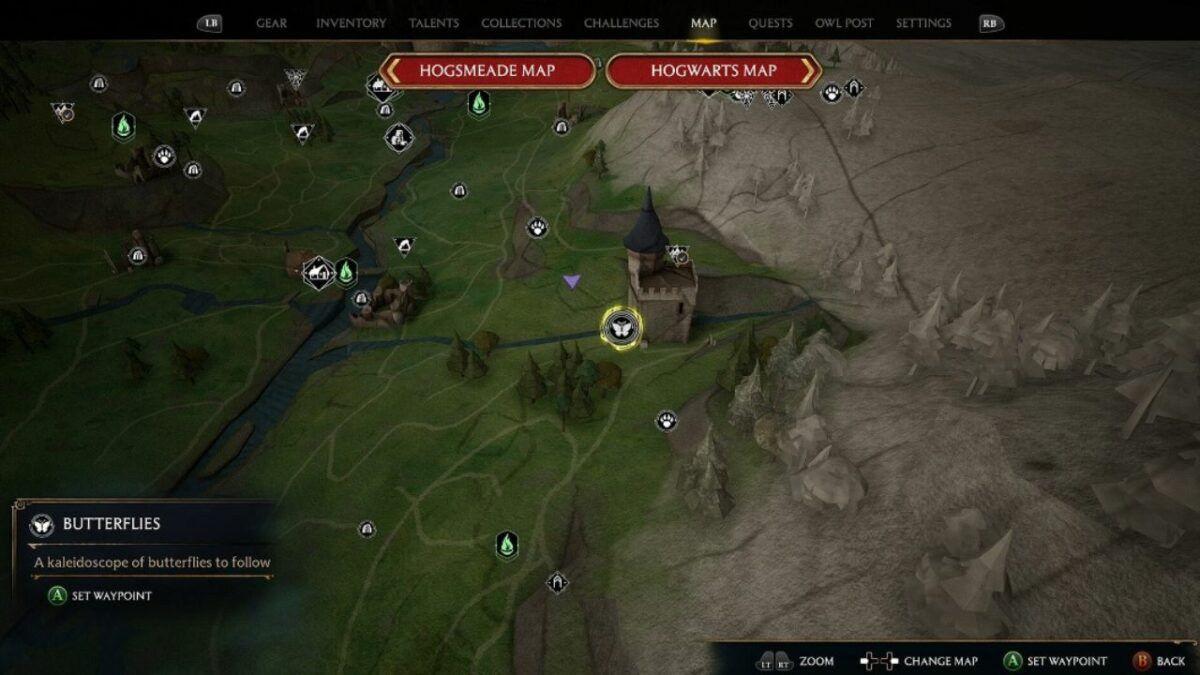Go to the Collections tab
Screen dimensions: 1200x675
tap(520, 23)
